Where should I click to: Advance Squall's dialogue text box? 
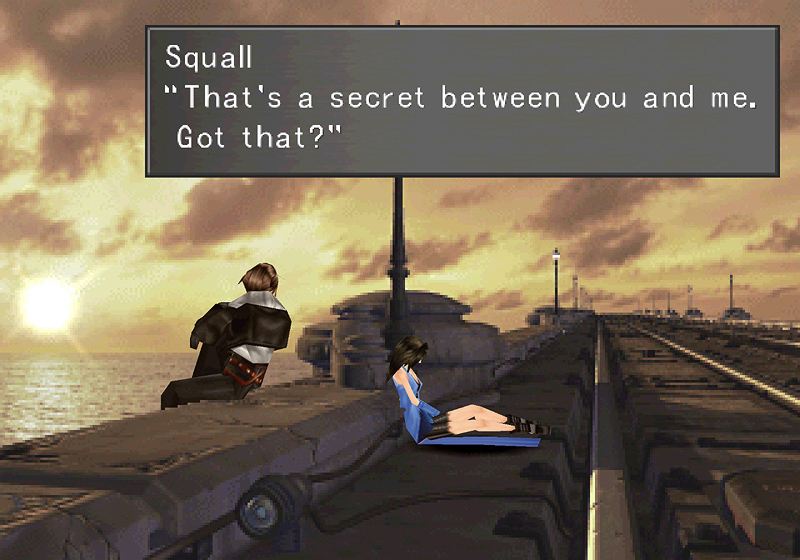pos(462,101)
